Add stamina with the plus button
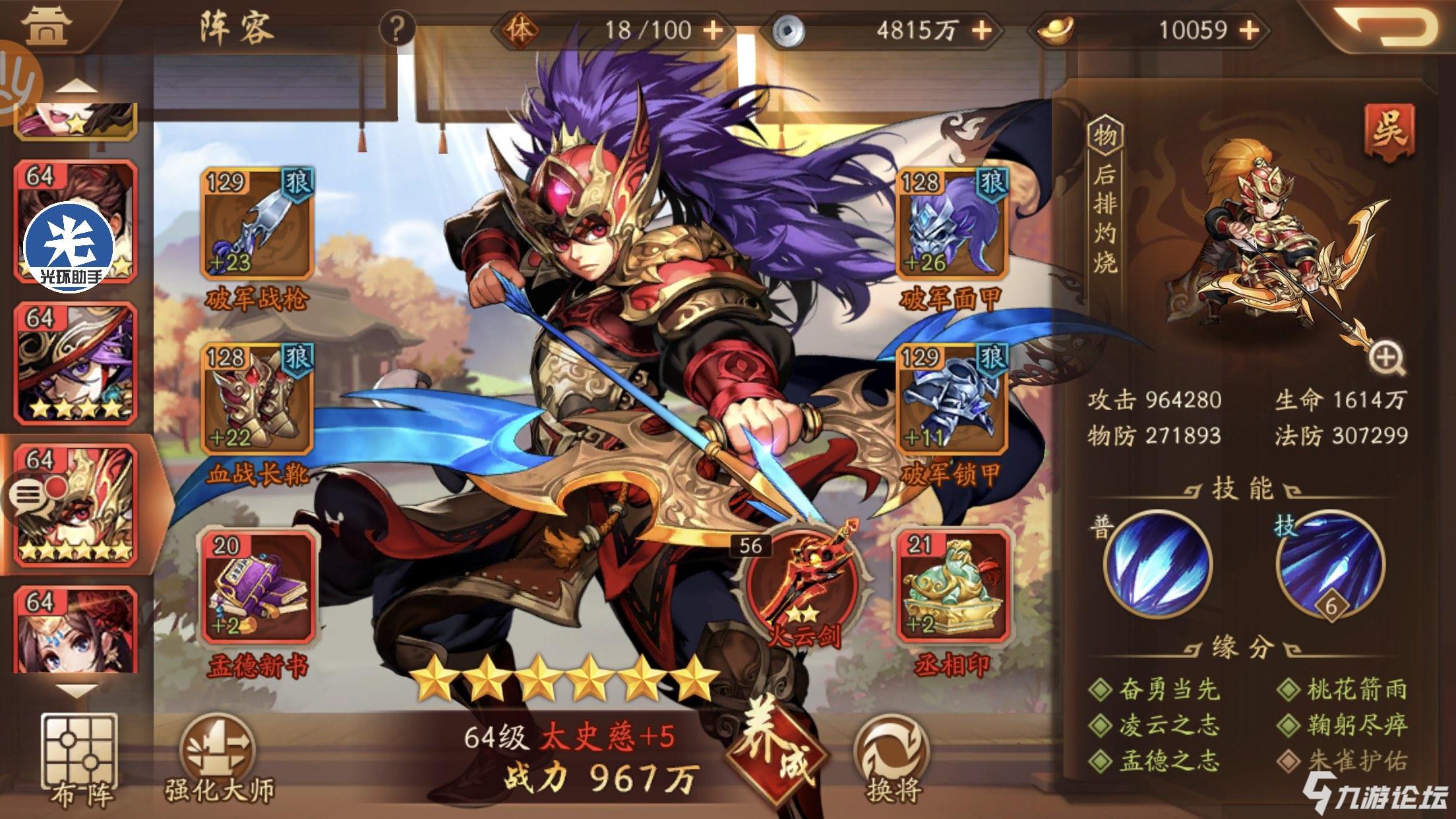 click(x=713, y=30)
